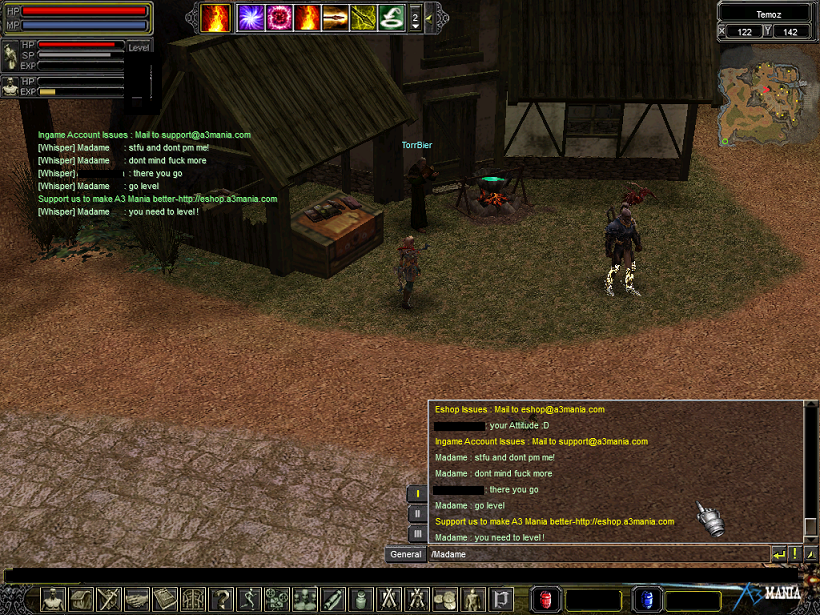Screen dimensions: 820x615
Task: Click the selected fire skill icon
Action: (215, 18)
